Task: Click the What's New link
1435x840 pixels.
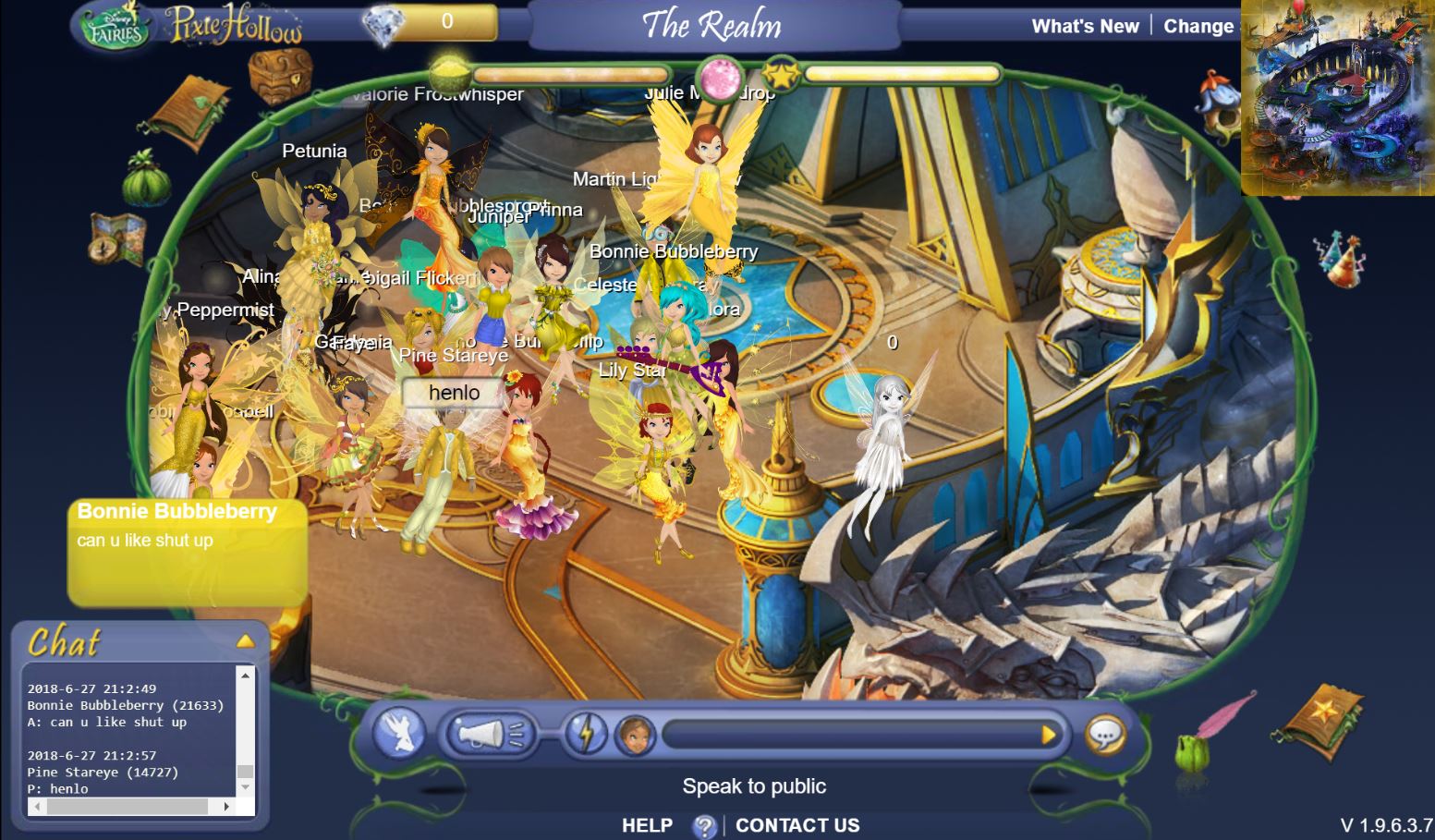Action: [1085, 26]
